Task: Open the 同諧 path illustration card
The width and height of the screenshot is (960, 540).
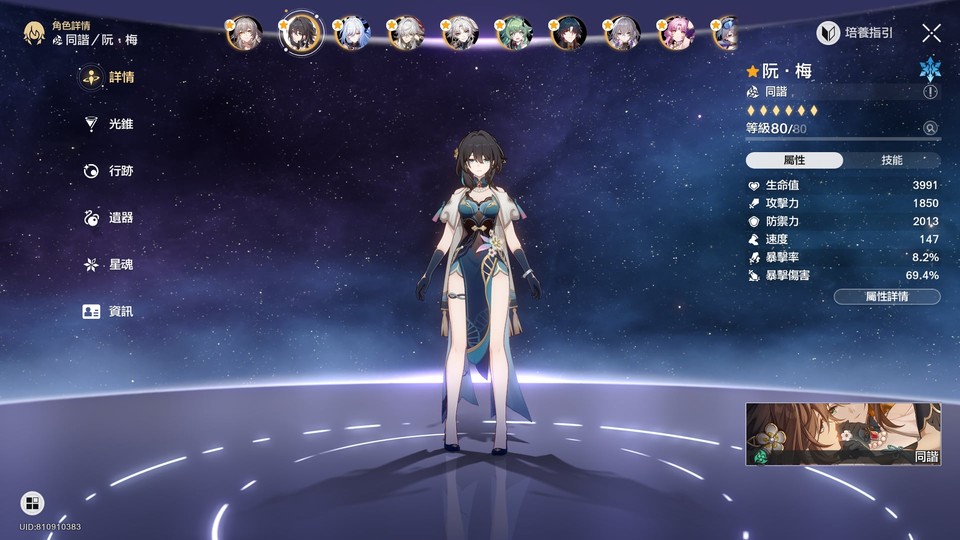Action: tap(843, 434)
